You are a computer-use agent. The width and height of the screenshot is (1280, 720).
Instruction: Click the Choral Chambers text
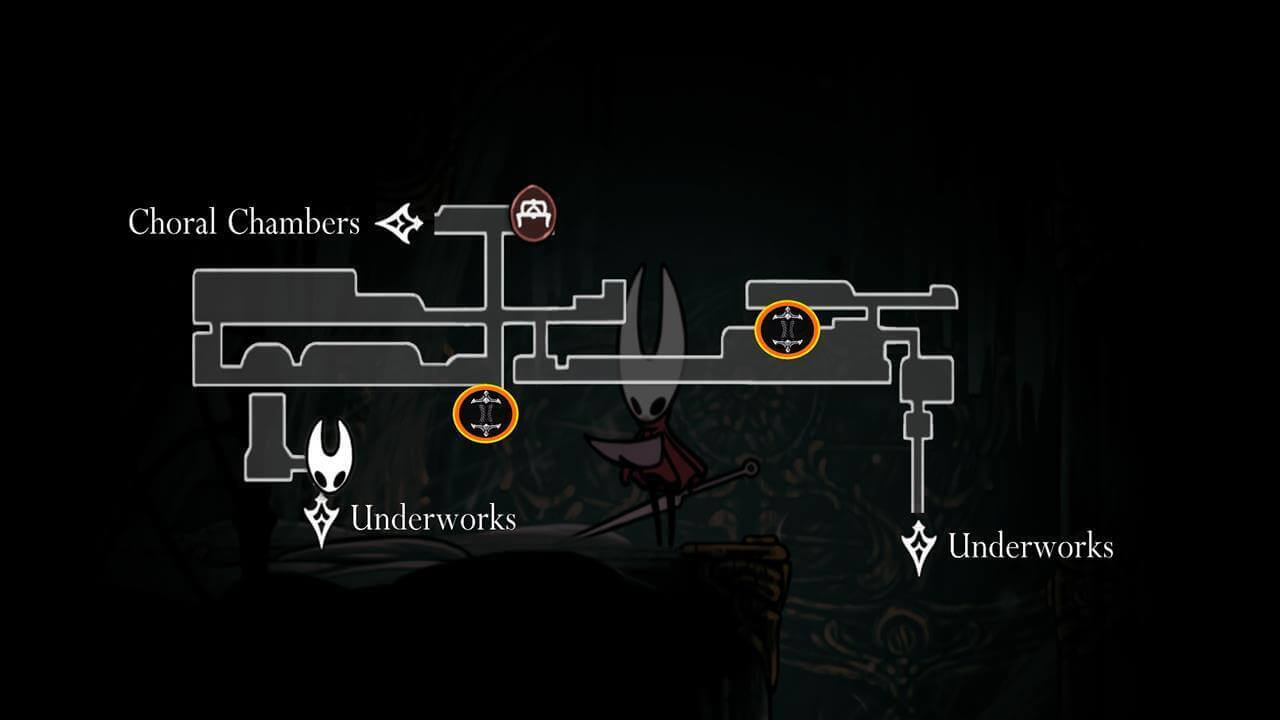(x=244, y=222)
